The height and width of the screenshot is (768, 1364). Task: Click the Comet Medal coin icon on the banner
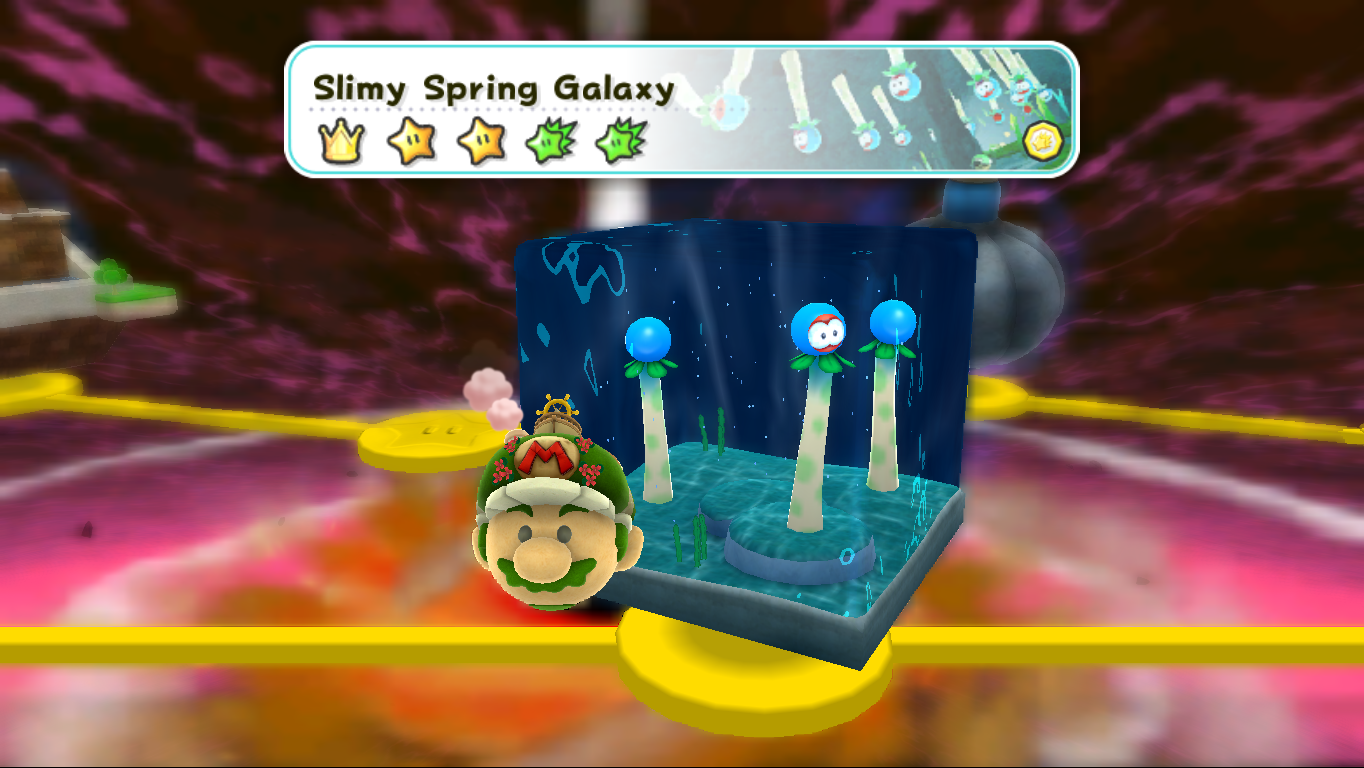(1043, 141)
